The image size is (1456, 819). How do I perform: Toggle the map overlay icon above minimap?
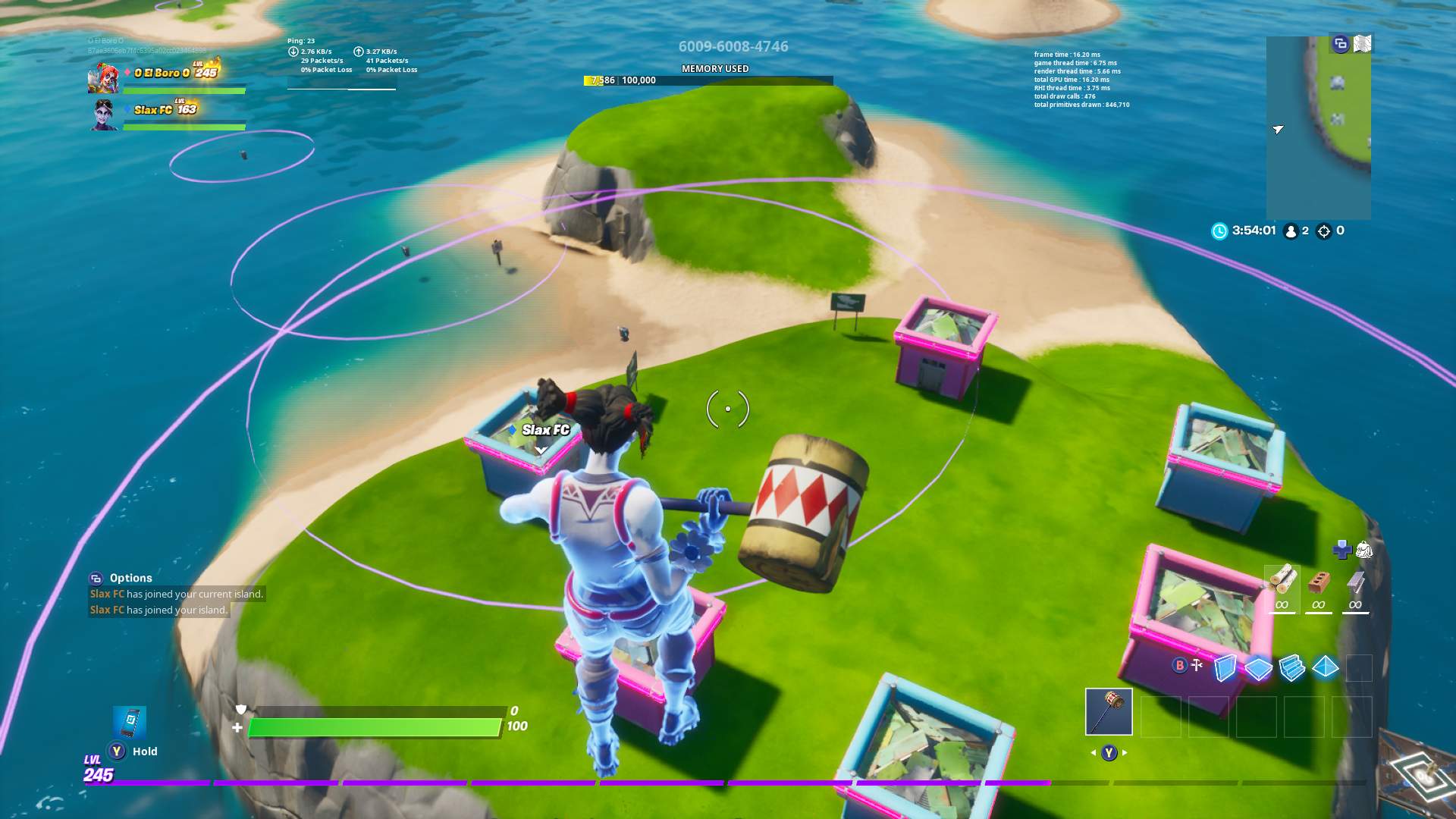(1362, 44)
